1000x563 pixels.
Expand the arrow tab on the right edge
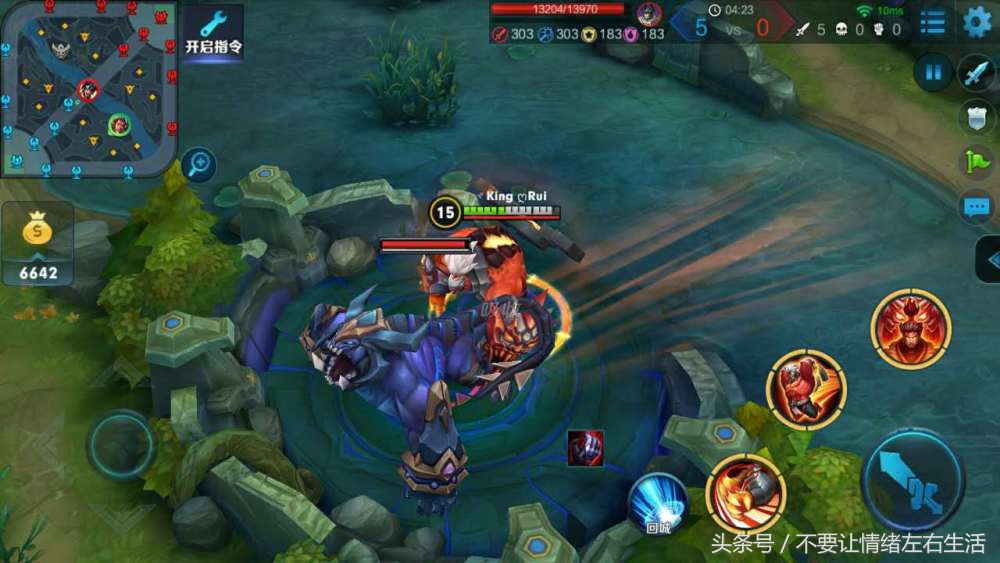(989, 260)
